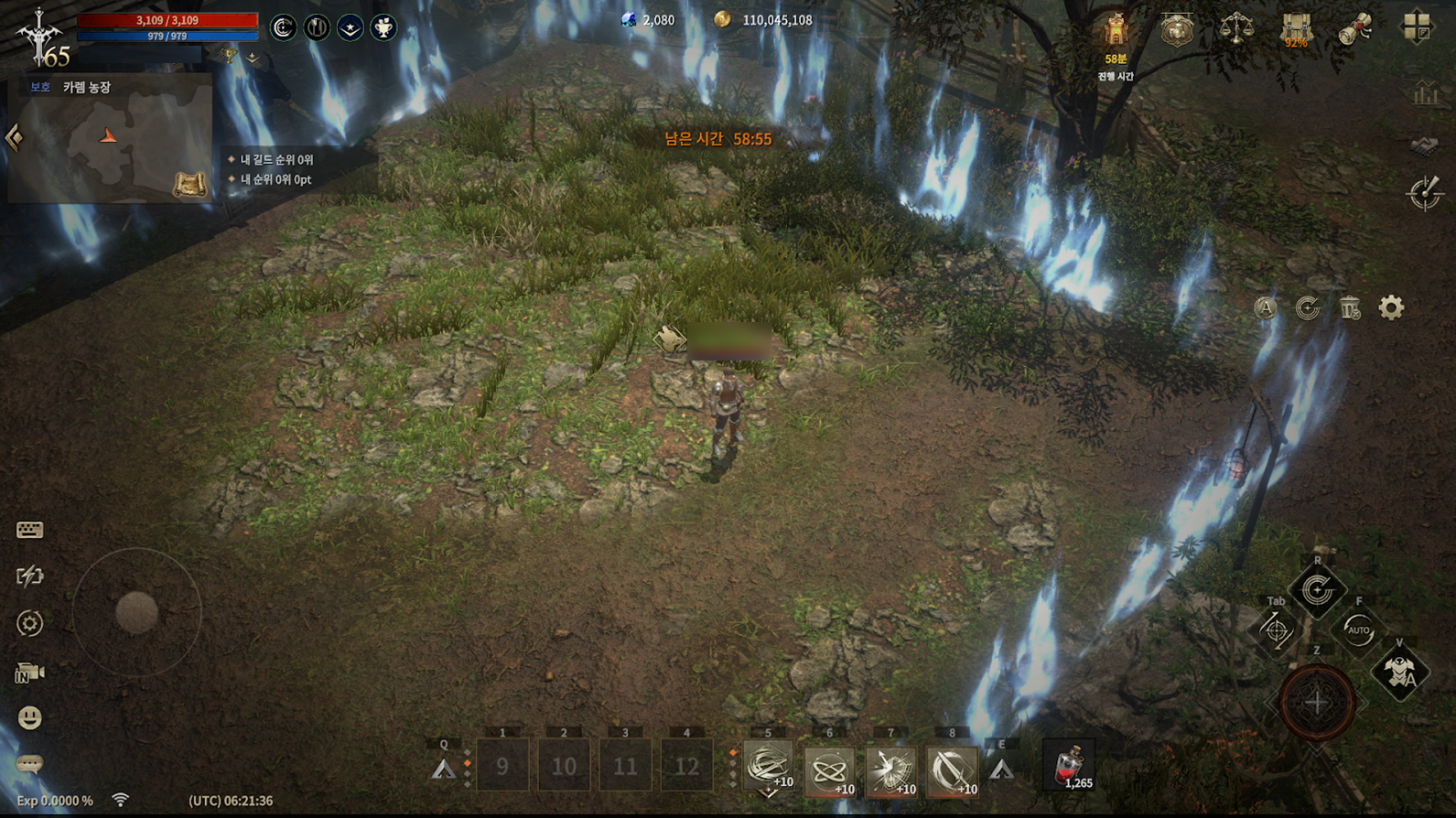Viewport: 1456px width, 818px height.
Task: Activate the skill in hotbar slot 5
Action: [x=767, y=767]
